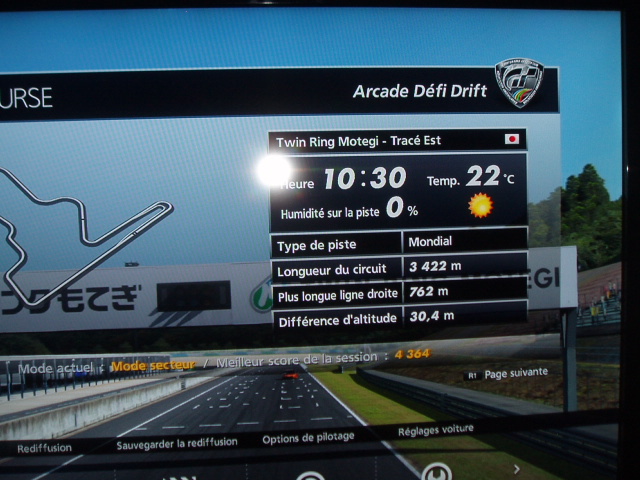The height and width of the screenshot is (480, 640).
Task: Click the right arrow beside the bottom menu
Action: point(517,468)
